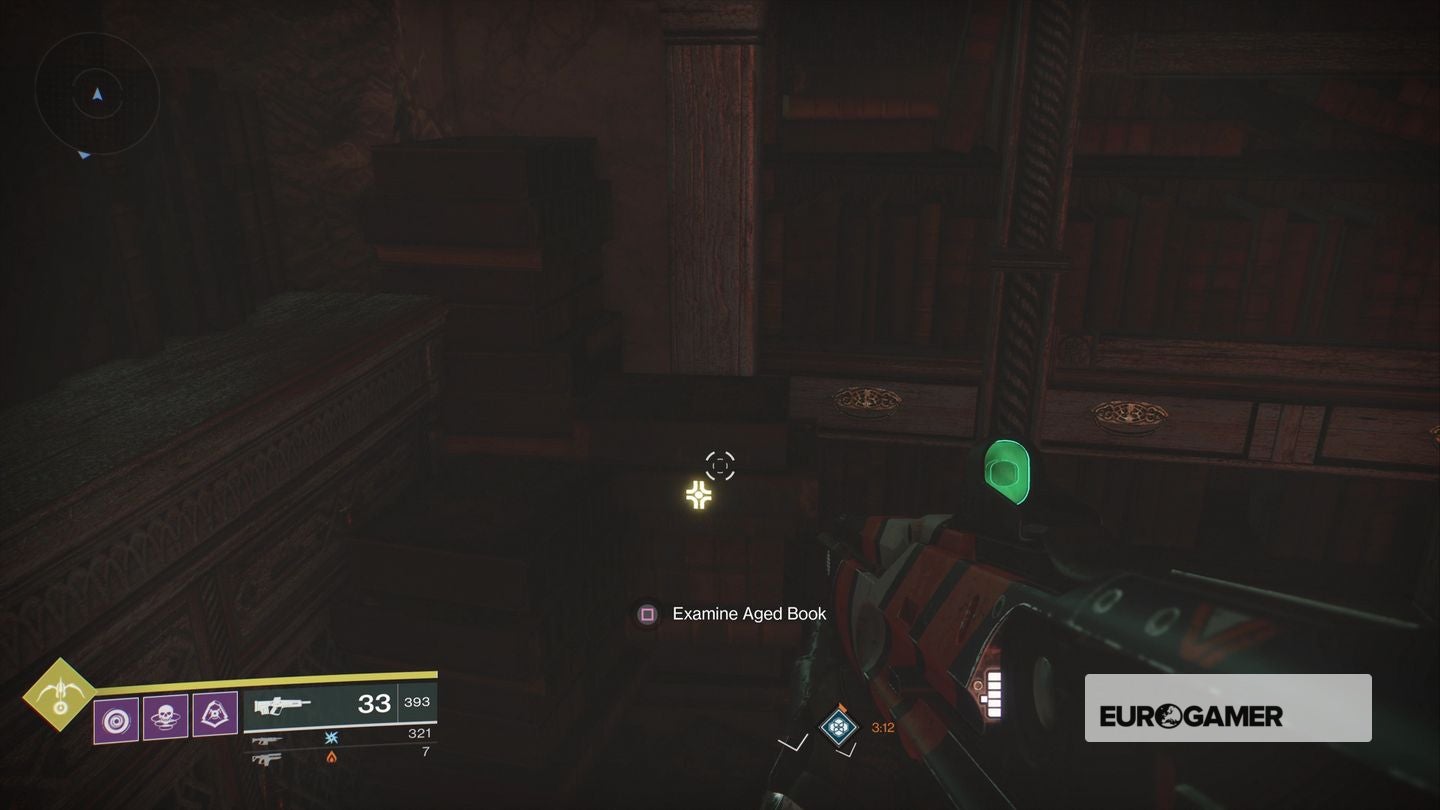Image resolution: width=1440 pixels, height=810 pixels.
Task: Click the circular target buff icon
Action: (x=116, y=720)
